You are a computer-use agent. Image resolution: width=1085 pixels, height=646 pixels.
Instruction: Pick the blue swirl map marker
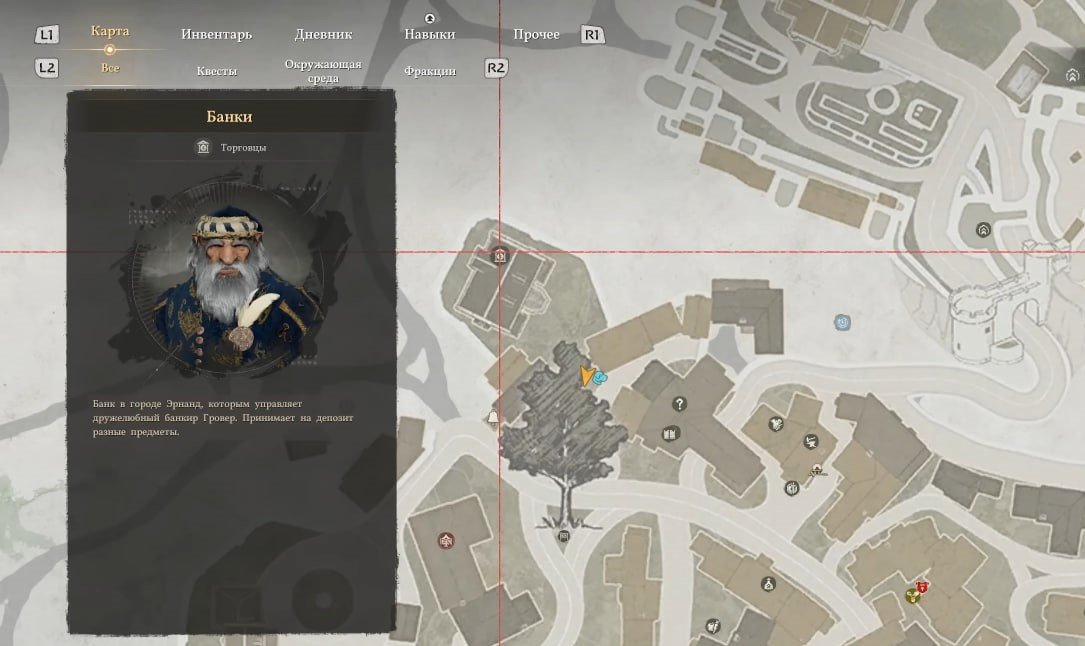(x=843, y=322)
